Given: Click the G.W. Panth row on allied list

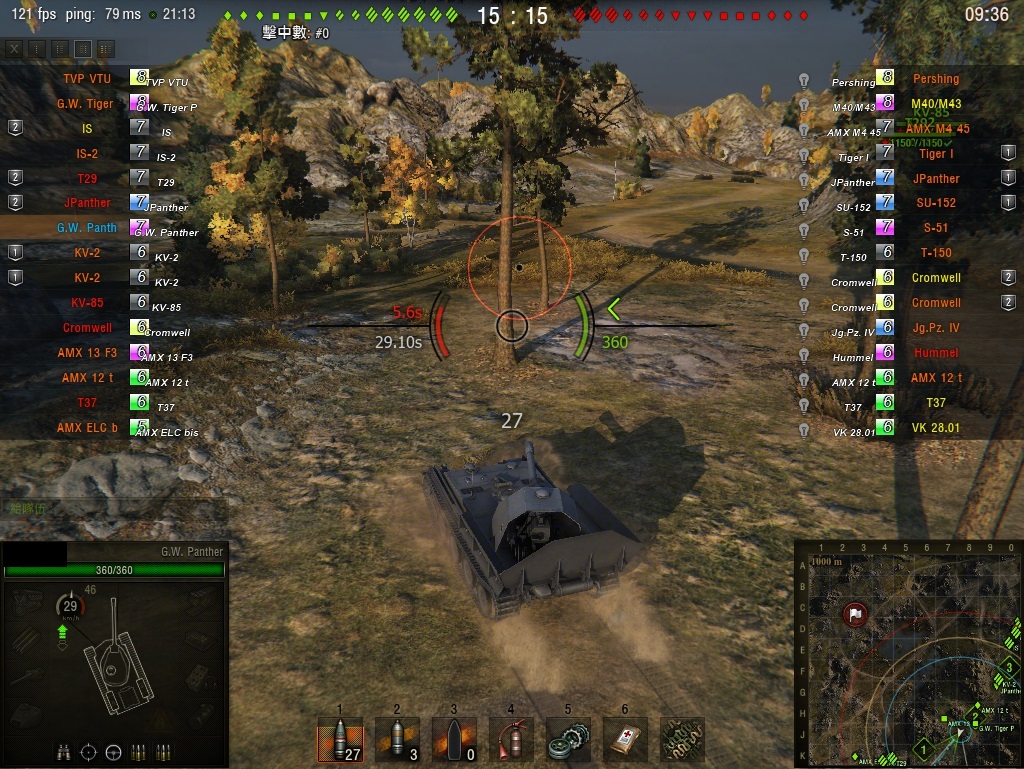Looking at the screenshot, I should 87,228.
